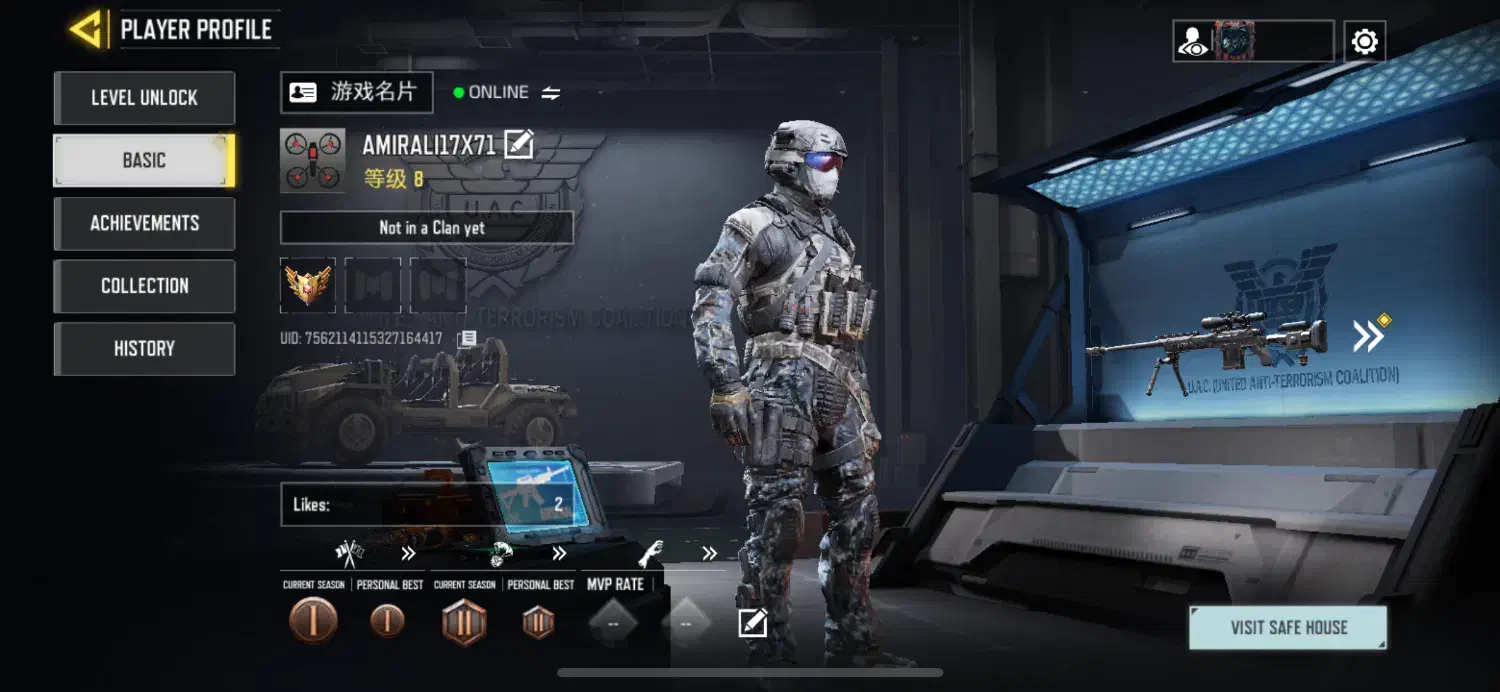Select the Basic profile tab
This screenshot has height=692, width=1500.
pyautogui.click(x=144, y=160)
